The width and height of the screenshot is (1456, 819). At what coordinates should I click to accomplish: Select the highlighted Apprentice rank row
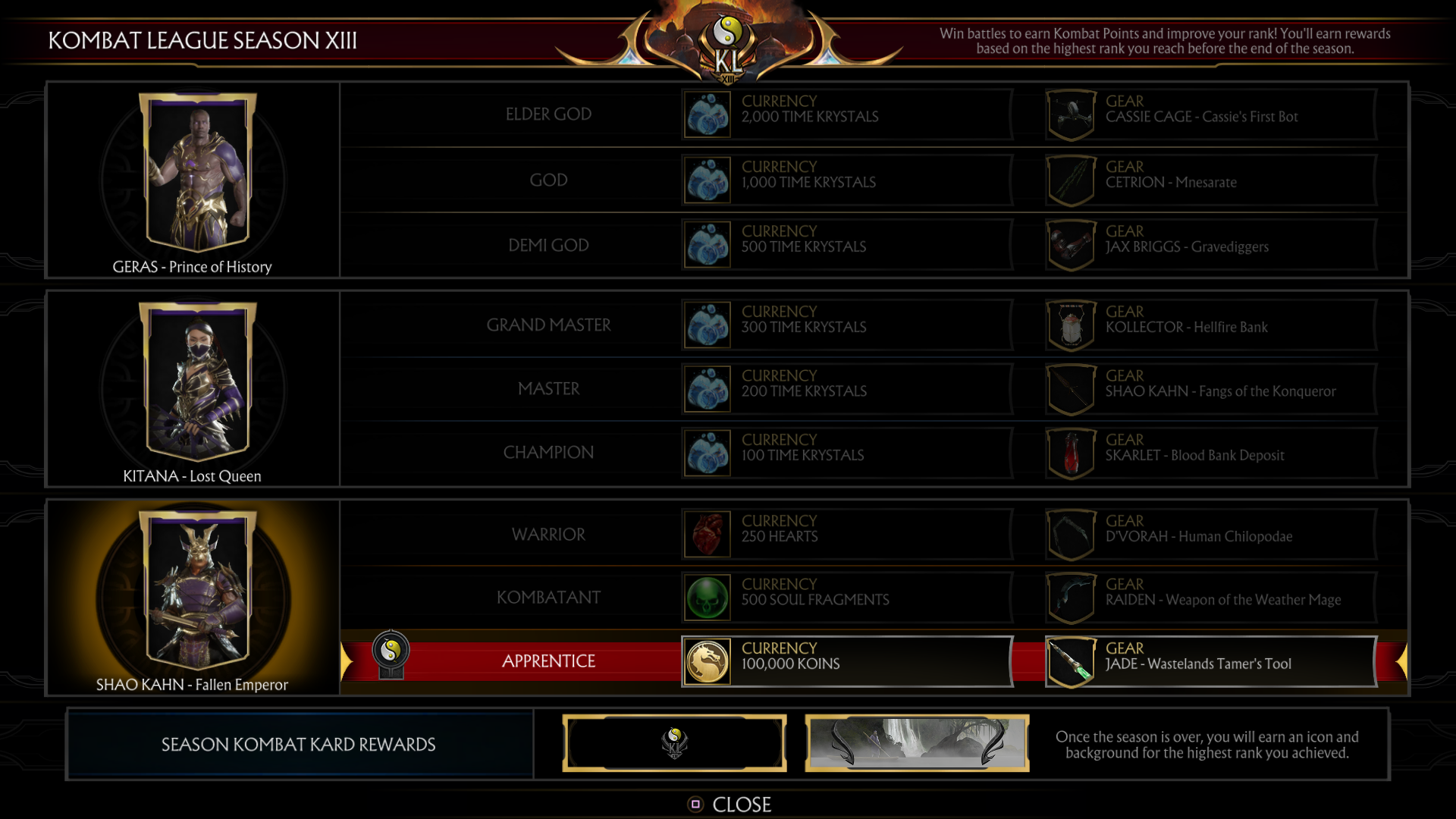548,661
